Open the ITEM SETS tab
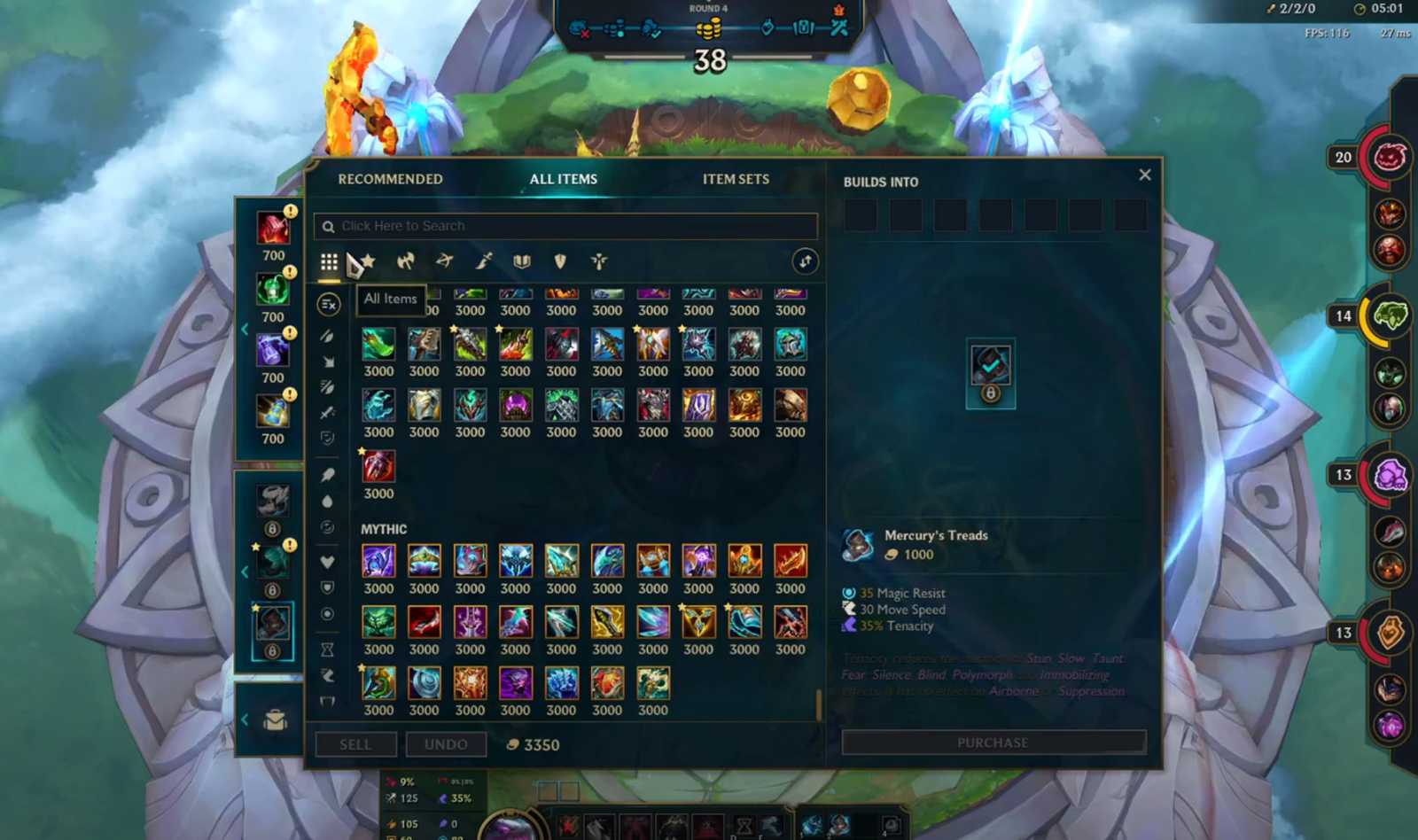This screenshot has width=1418, height=840. coord(735,179)
